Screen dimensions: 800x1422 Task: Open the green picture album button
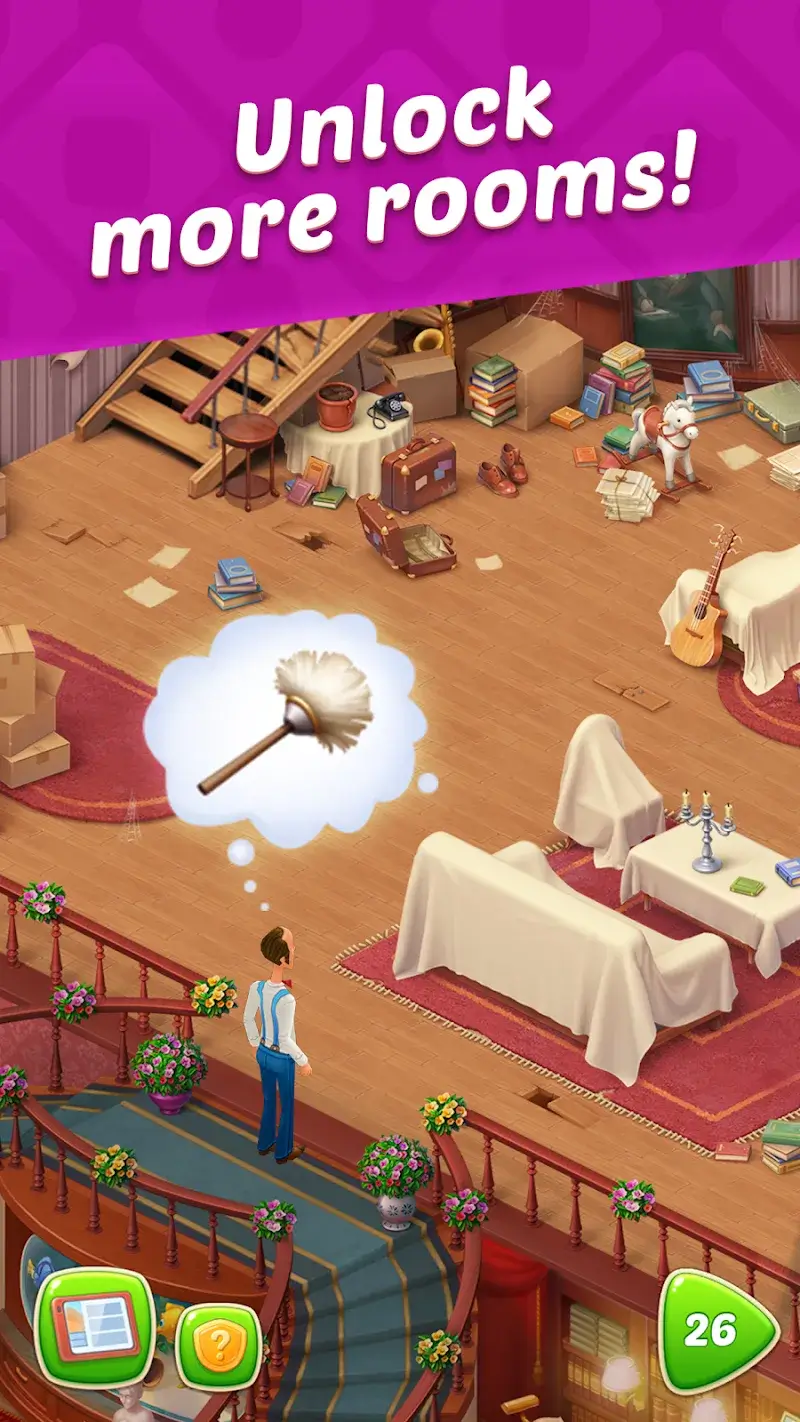pyautogui.click(x=95, y=1328)
